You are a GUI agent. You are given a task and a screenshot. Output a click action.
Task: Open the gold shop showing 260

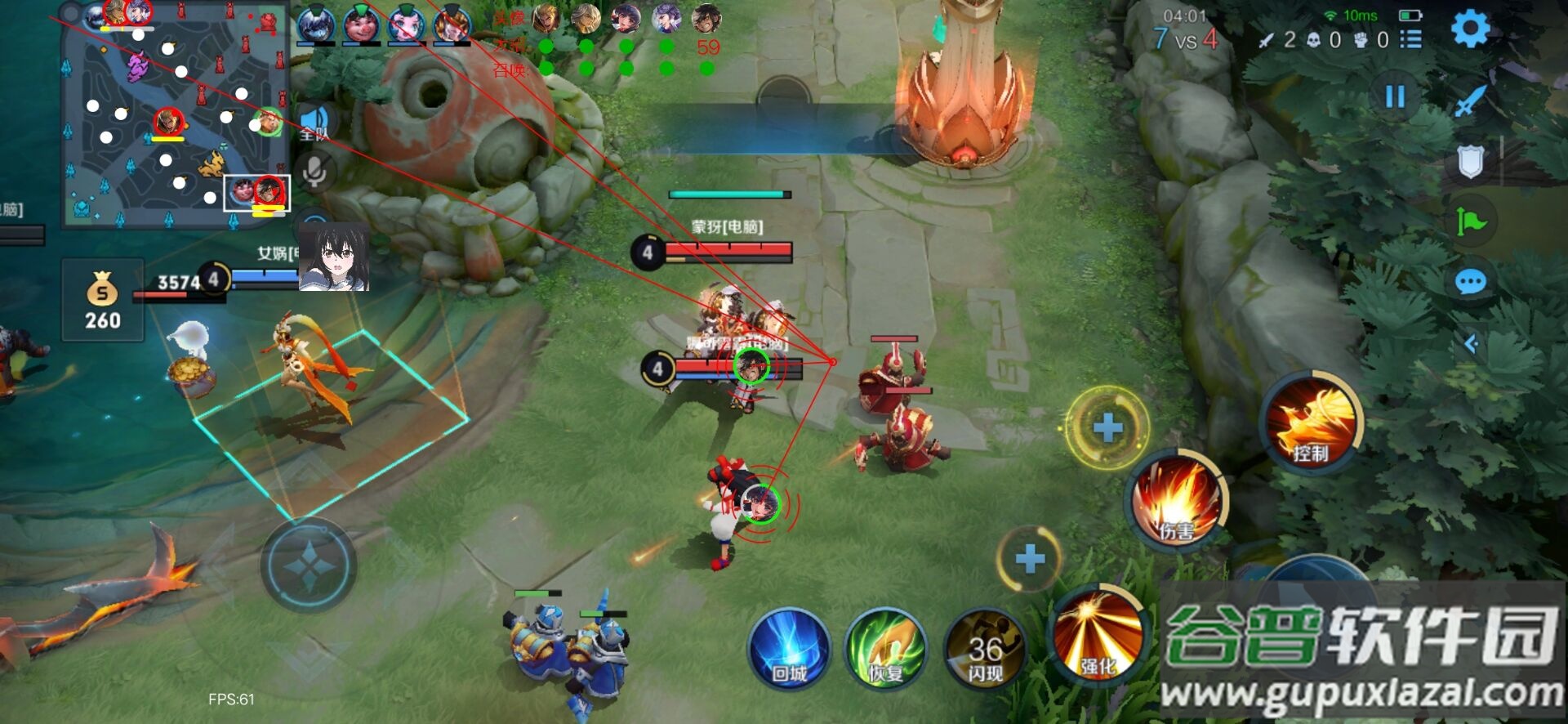point(103,300)
